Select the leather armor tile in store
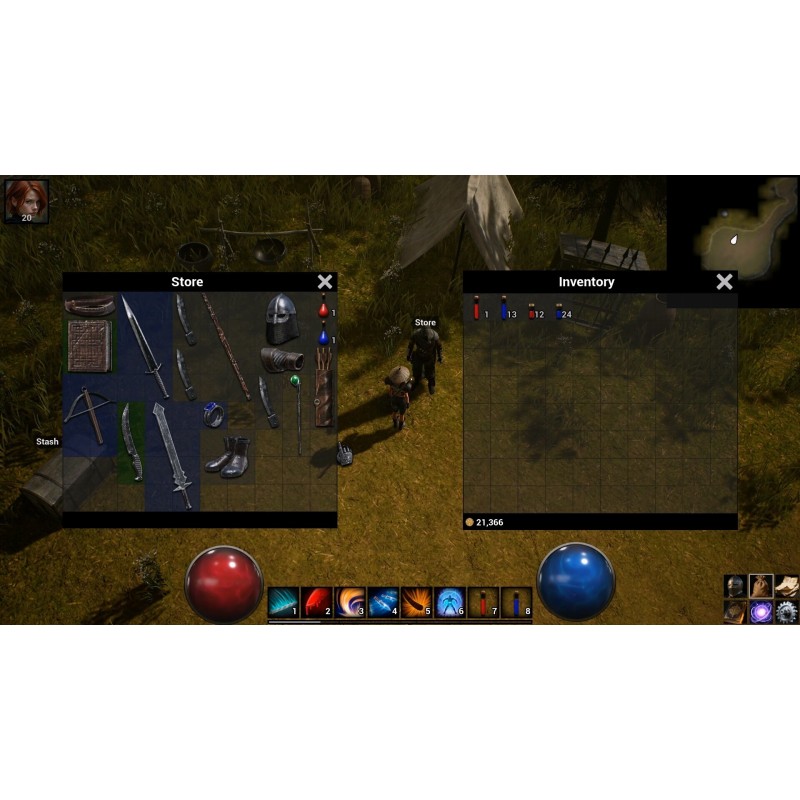Viewport: 800px width, 800px height. tap(89, 346)
